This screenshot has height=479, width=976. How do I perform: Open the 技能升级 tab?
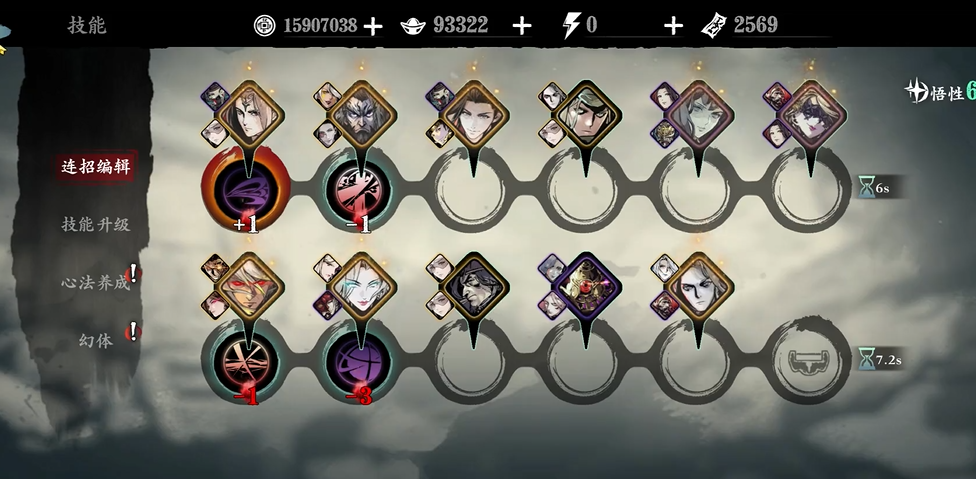pyautogui.click(x=96, y=224)
